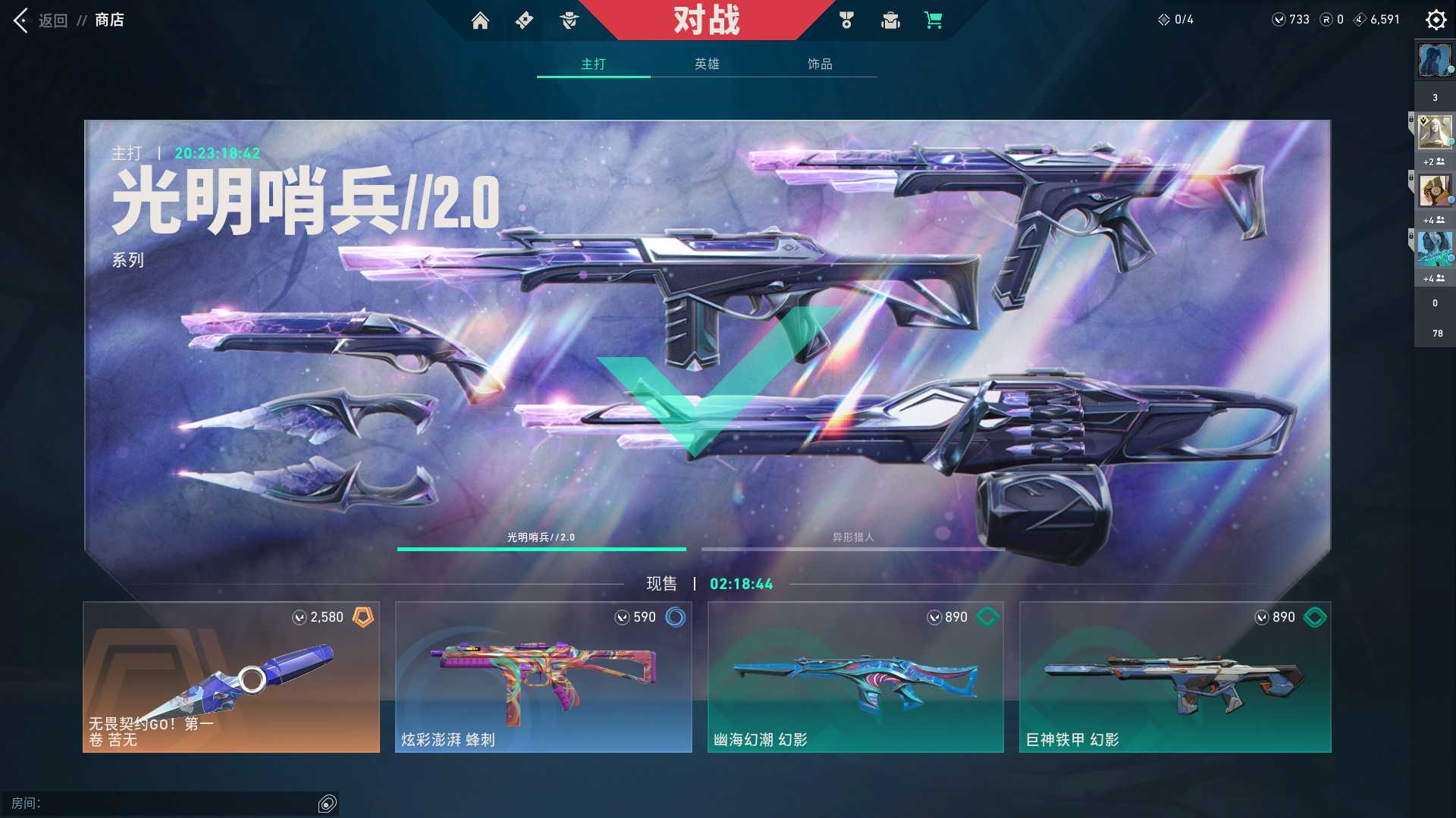Switch to the 饰品 tab
The image size is (1456, 818).
click(820, 64)
